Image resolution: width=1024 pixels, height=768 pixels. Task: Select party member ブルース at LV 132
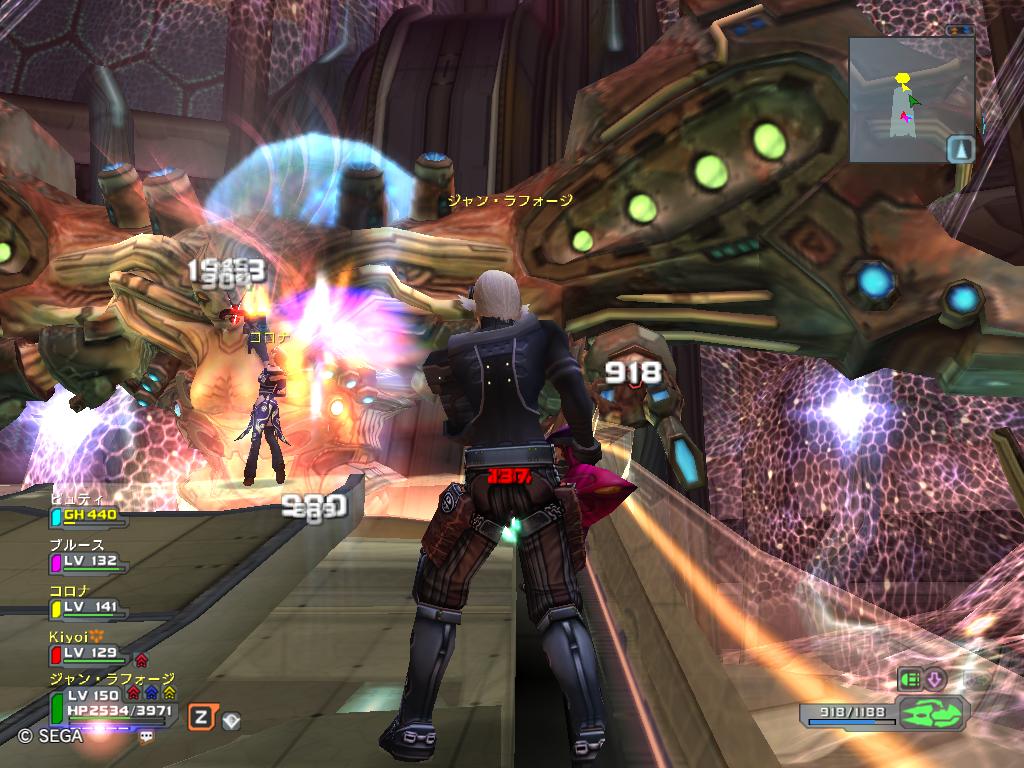point(88,561)
